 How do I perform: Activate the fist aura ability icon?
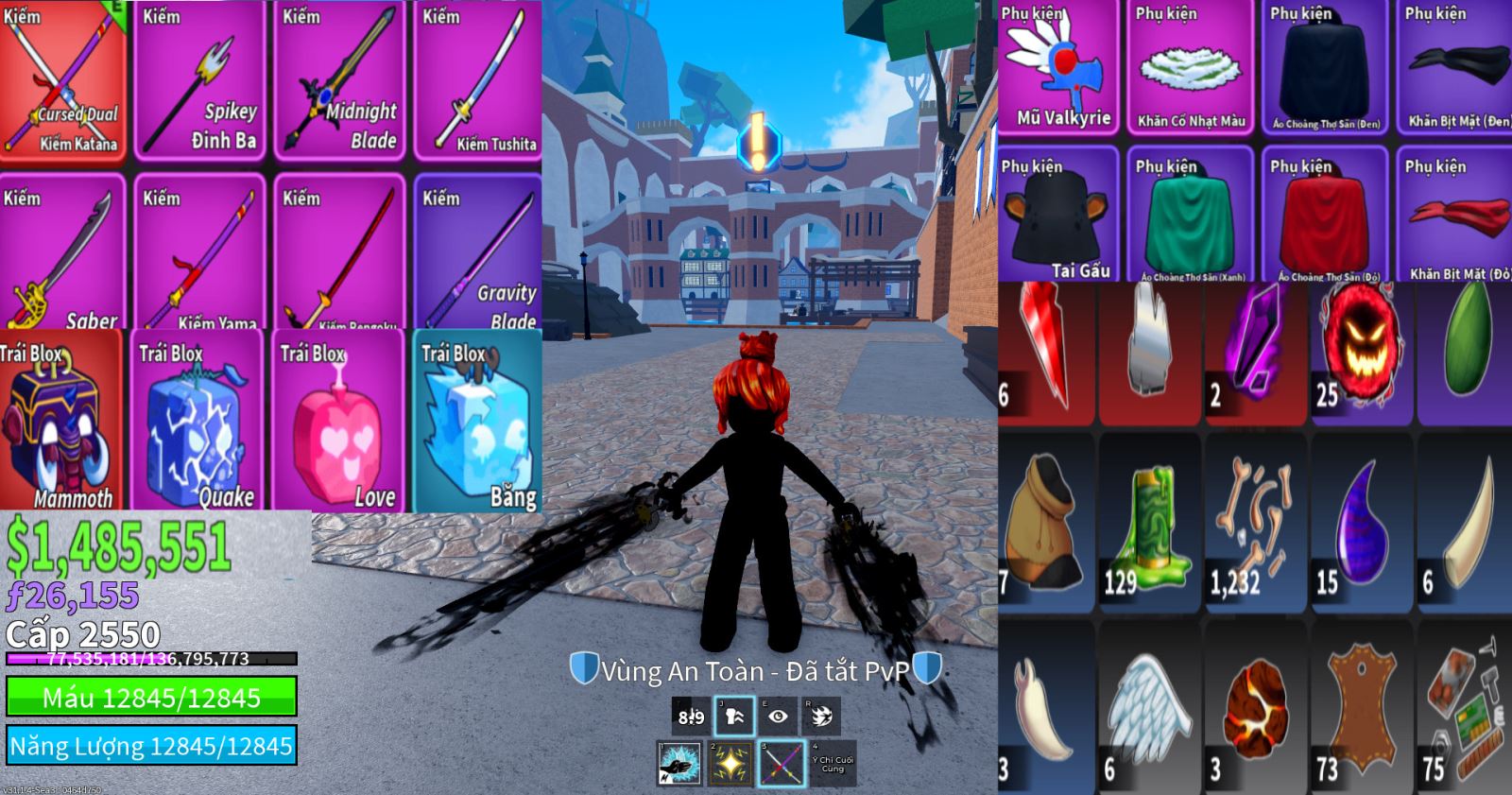point(734,717)
